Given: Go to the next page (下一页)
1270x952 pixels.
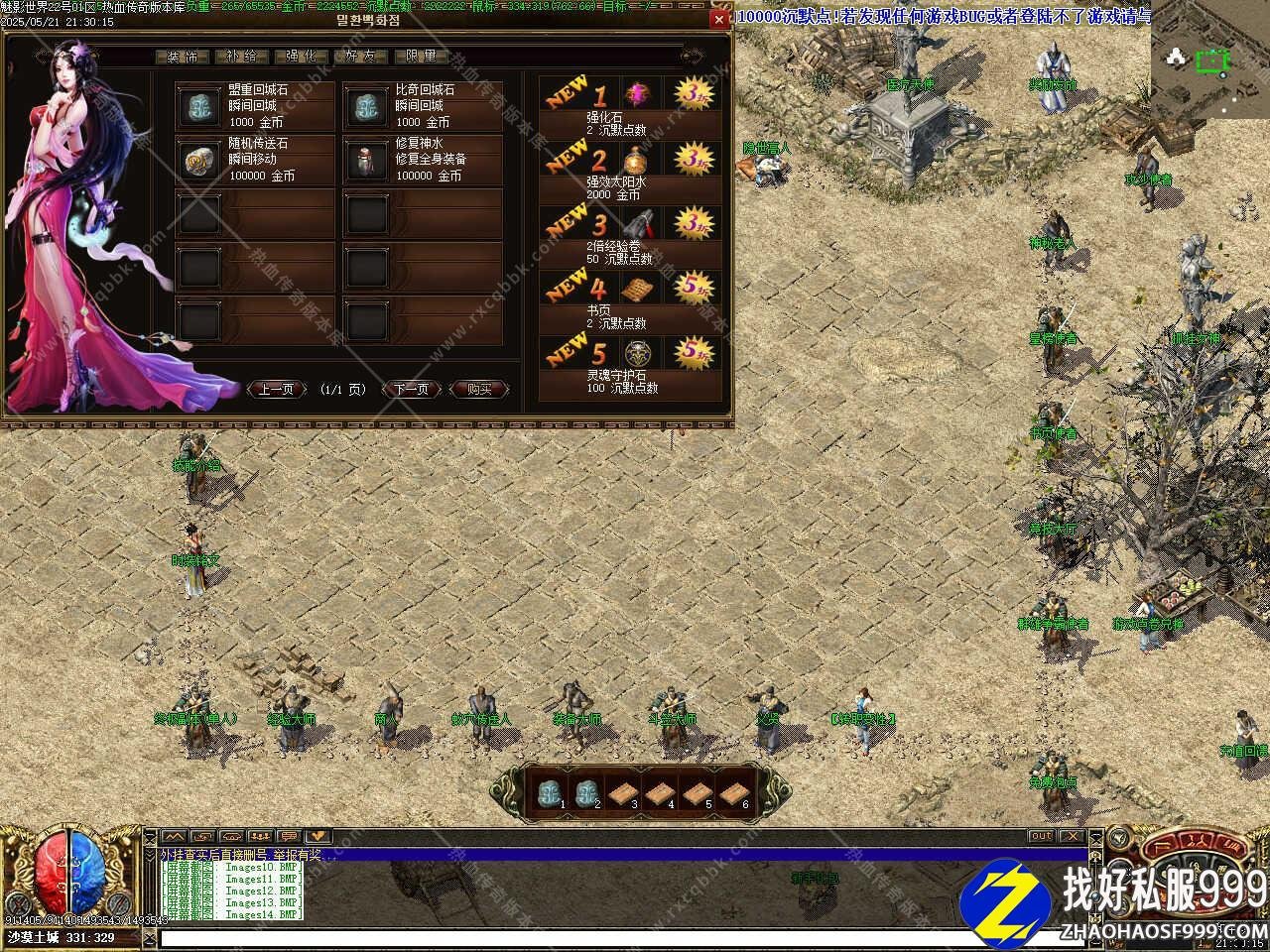Looking at the screenshot, I should [x=412, y=390].
